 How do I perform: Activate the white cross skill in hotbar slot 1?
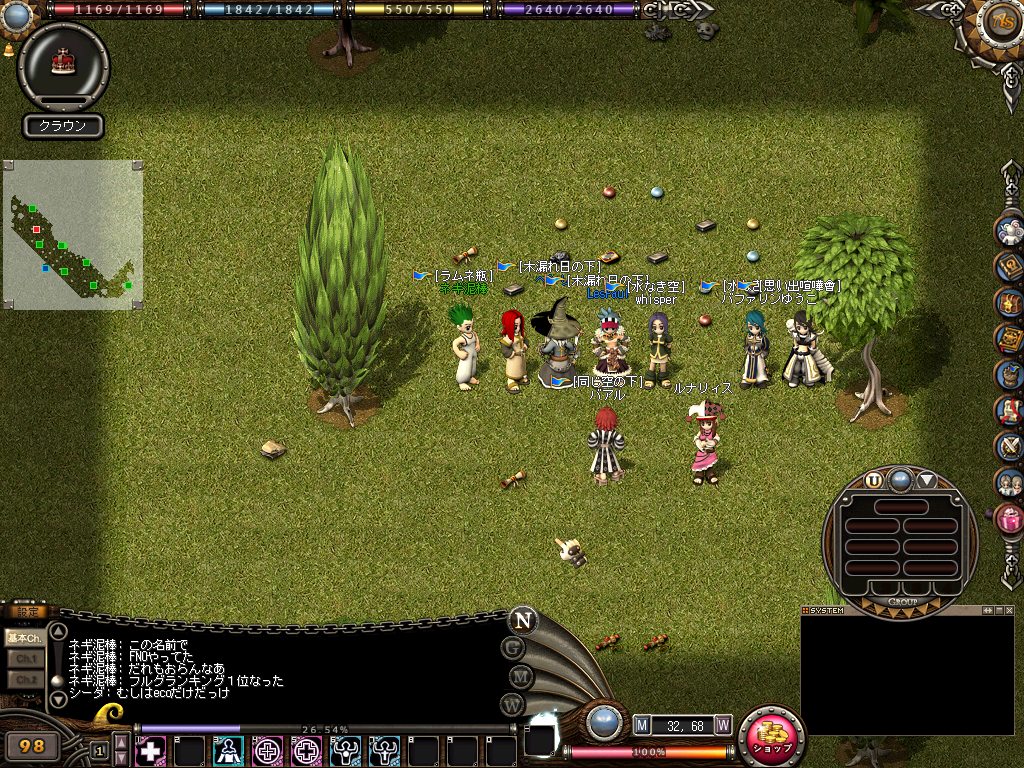pyautogui.click(x=150, y=750)
